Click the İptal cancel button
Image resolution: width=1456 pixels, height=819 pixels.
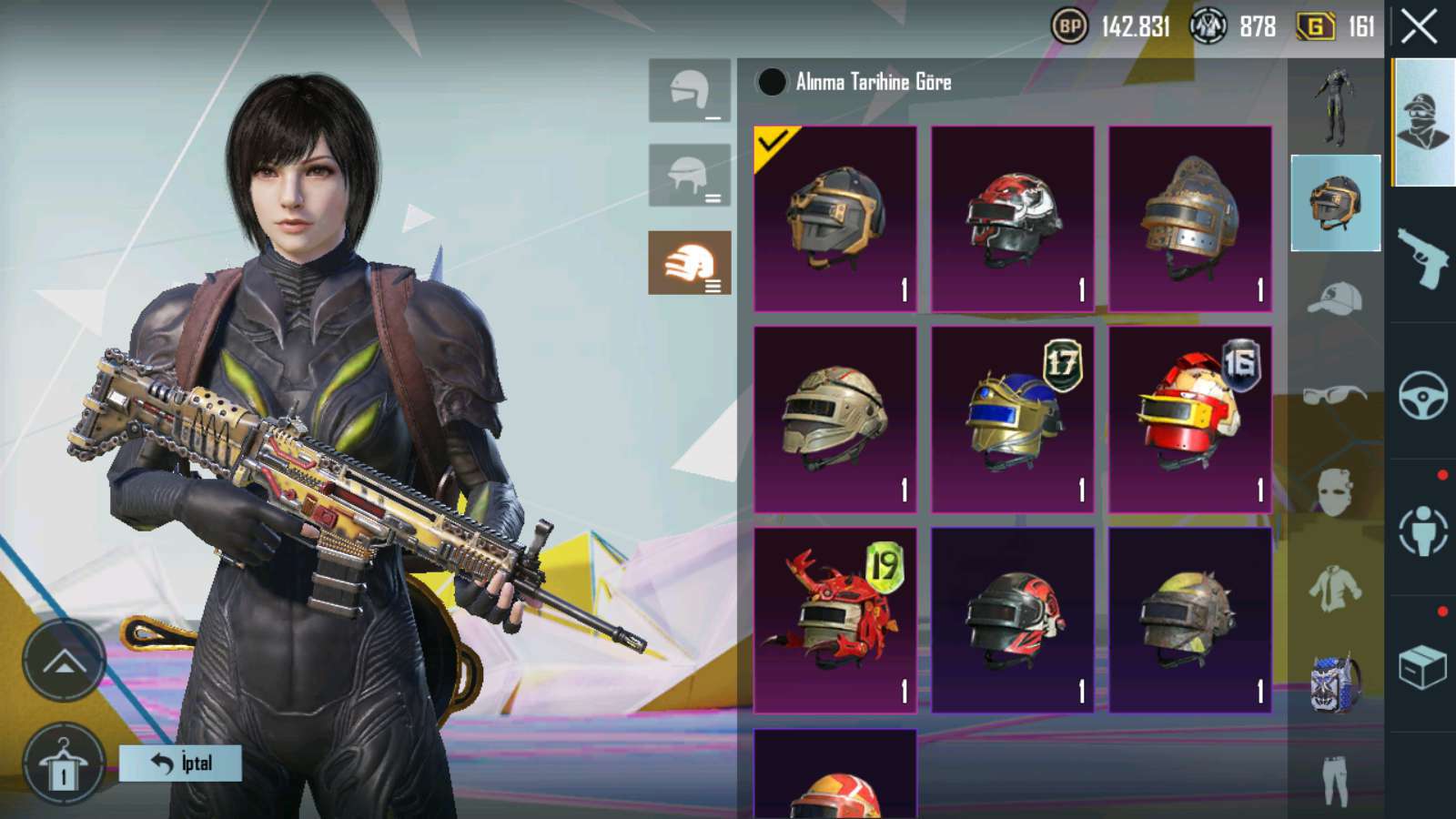coord(180,763)
